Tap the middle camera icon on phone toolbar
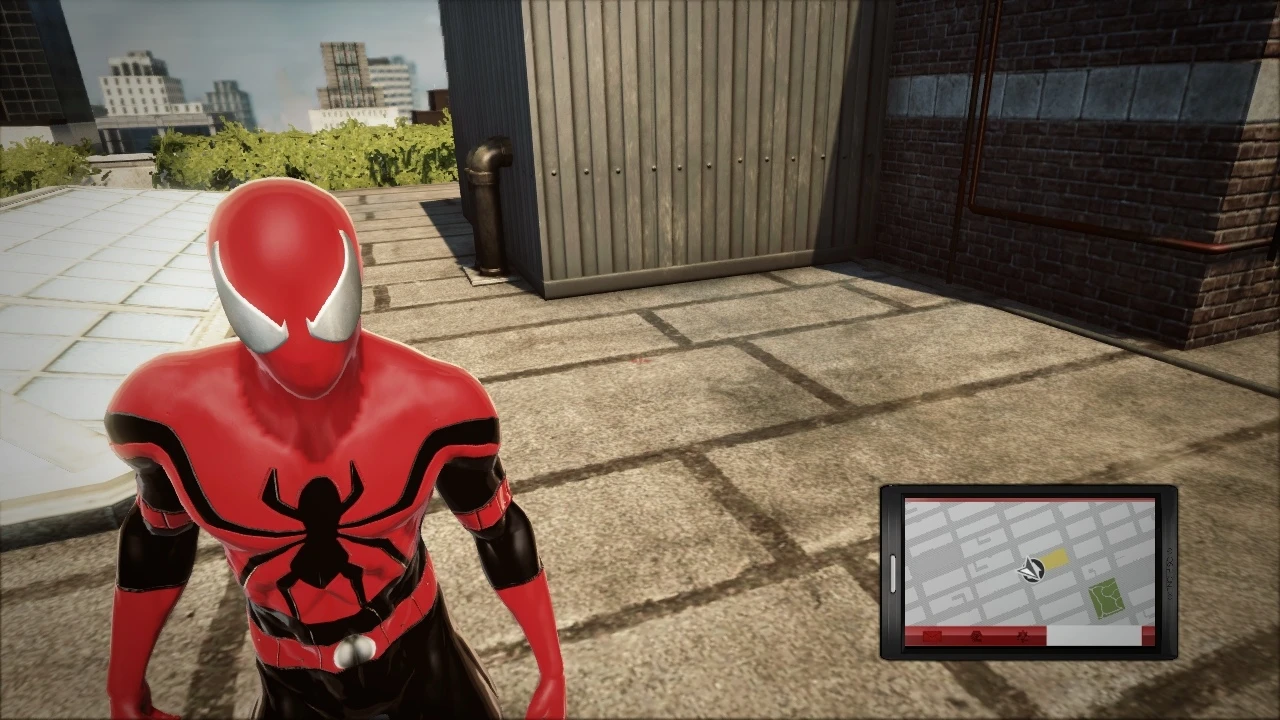1280x720 pixels. point(976,637)
